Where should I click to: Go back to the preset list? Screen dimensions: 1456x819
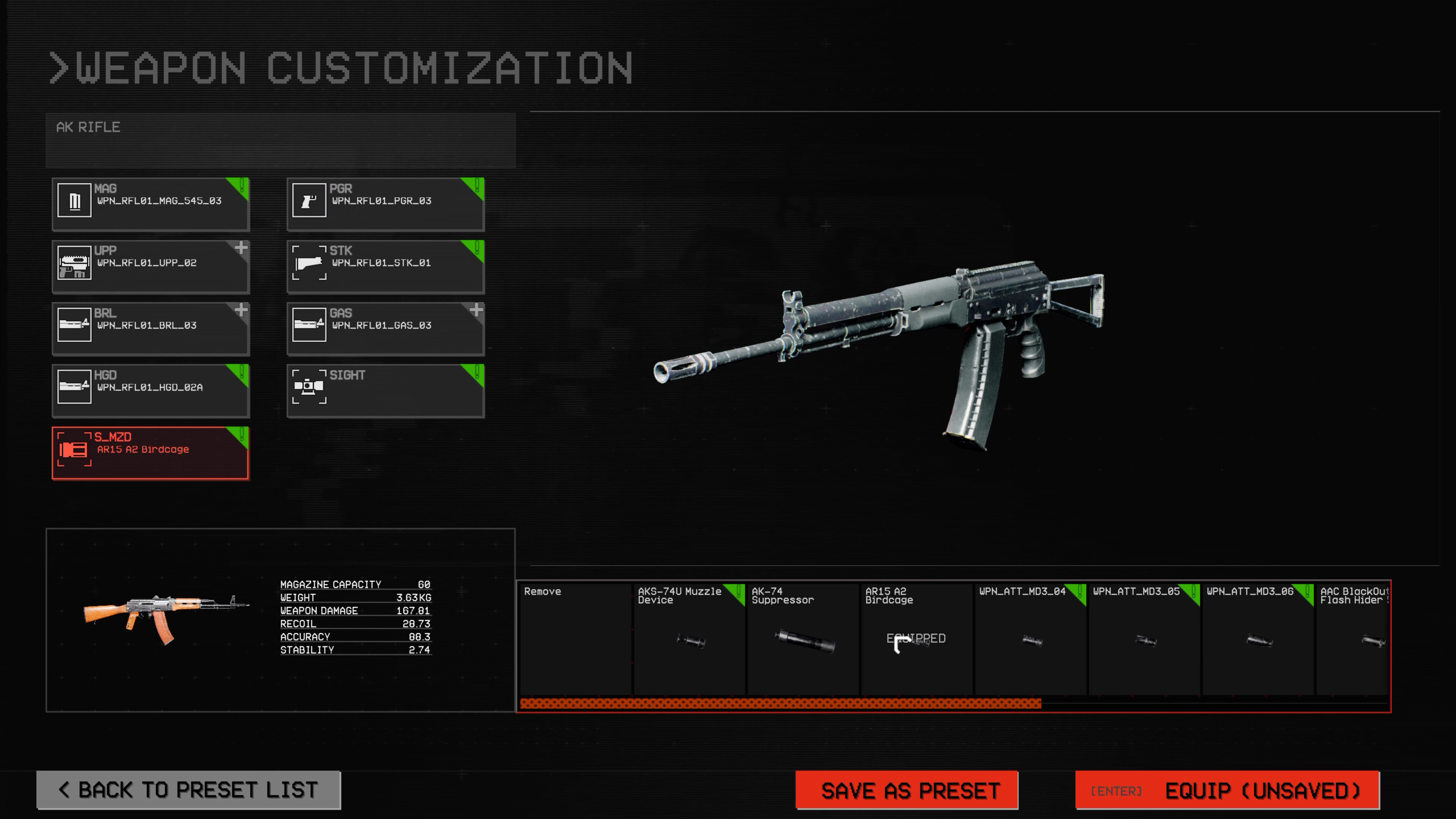tap(188, 789)
